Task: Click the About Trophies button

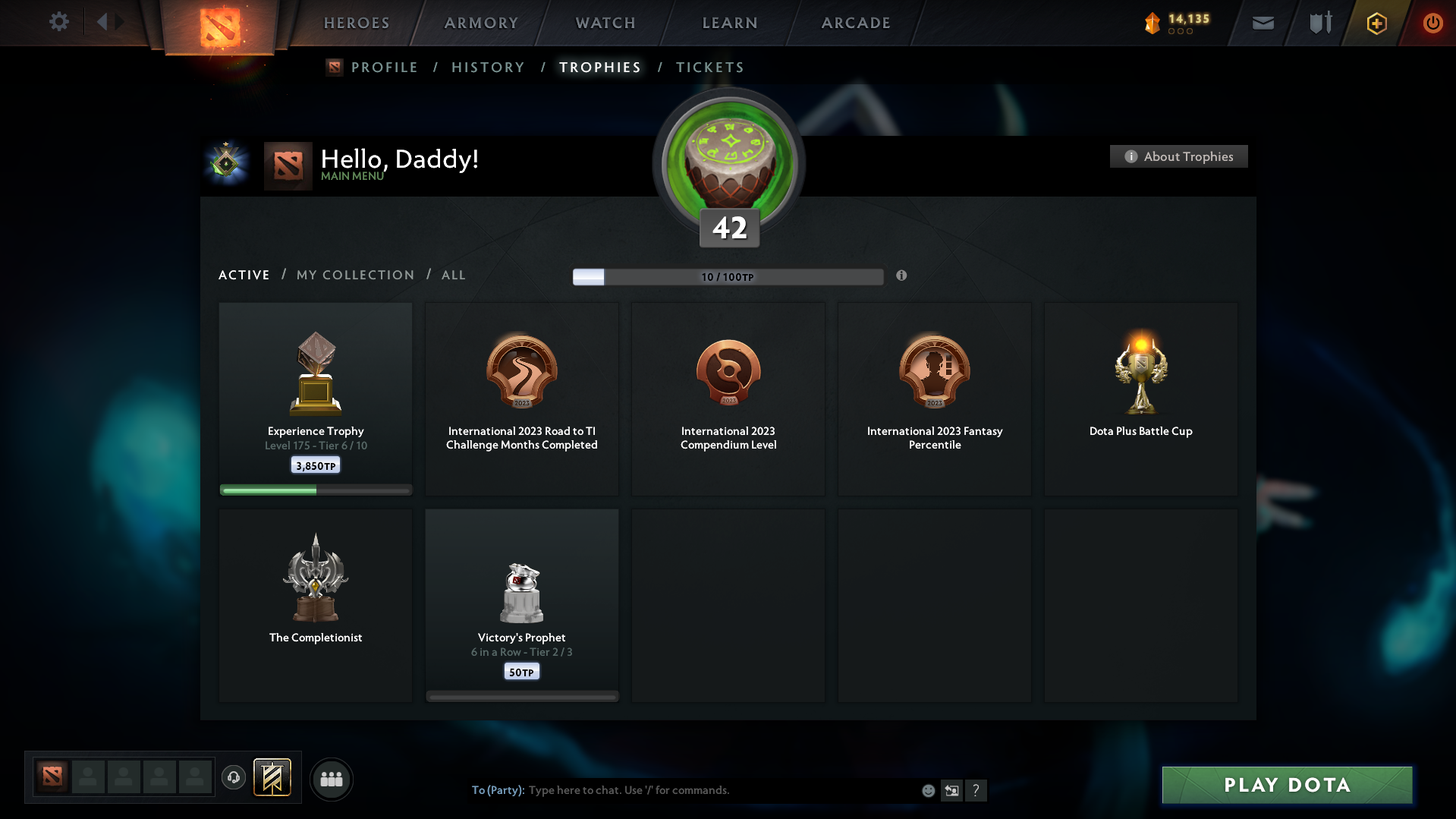Action: coord(1178,156)
